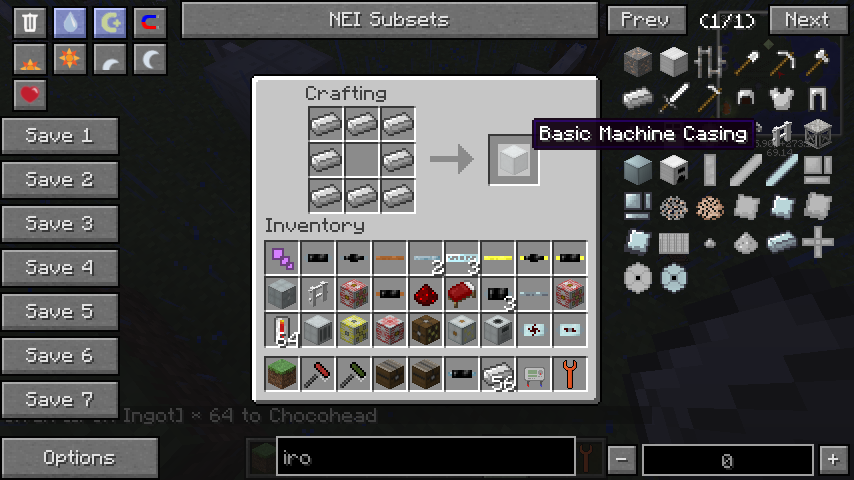Go to the Next item page
This screenshot has width=854, height=480.
coord(806,20)
